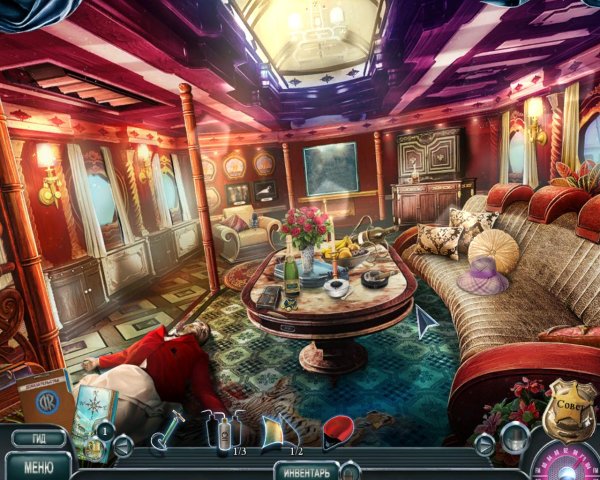Screen dimensions: 600x480
Task: Click the ИНВЕНТАРЬ inventory label
Action: [305, 470]
